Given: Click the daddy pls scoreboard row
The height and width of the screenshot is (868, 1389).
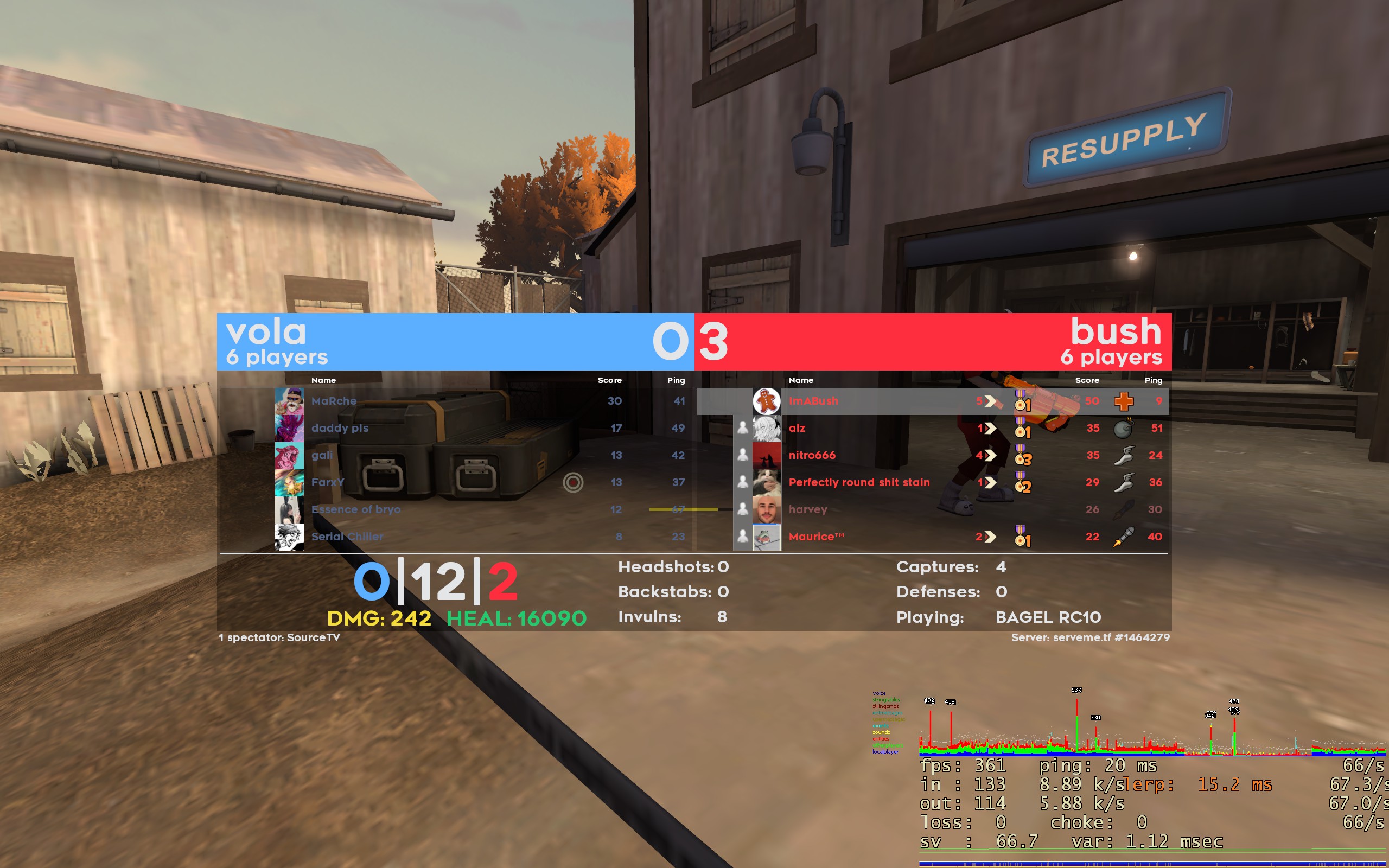Looking at the screenshot, I should point(340,427).
